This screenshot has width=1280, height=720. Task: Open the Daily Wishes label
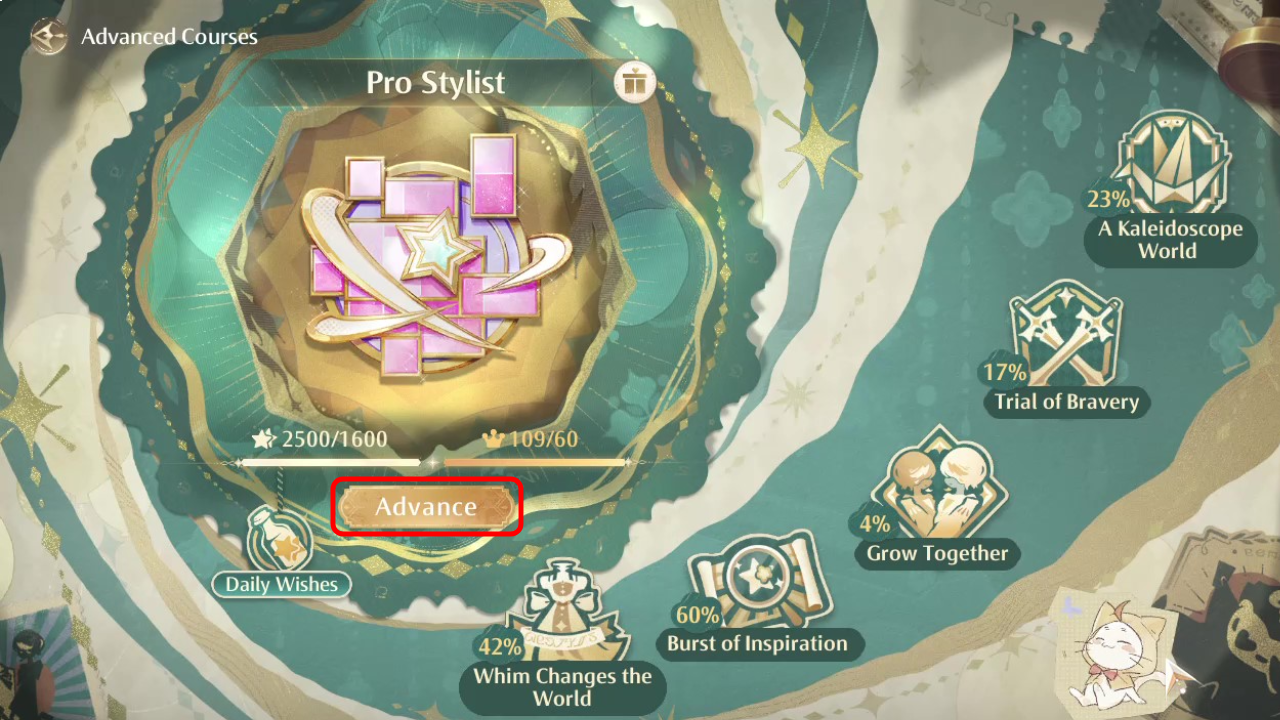tap(281, 585)
